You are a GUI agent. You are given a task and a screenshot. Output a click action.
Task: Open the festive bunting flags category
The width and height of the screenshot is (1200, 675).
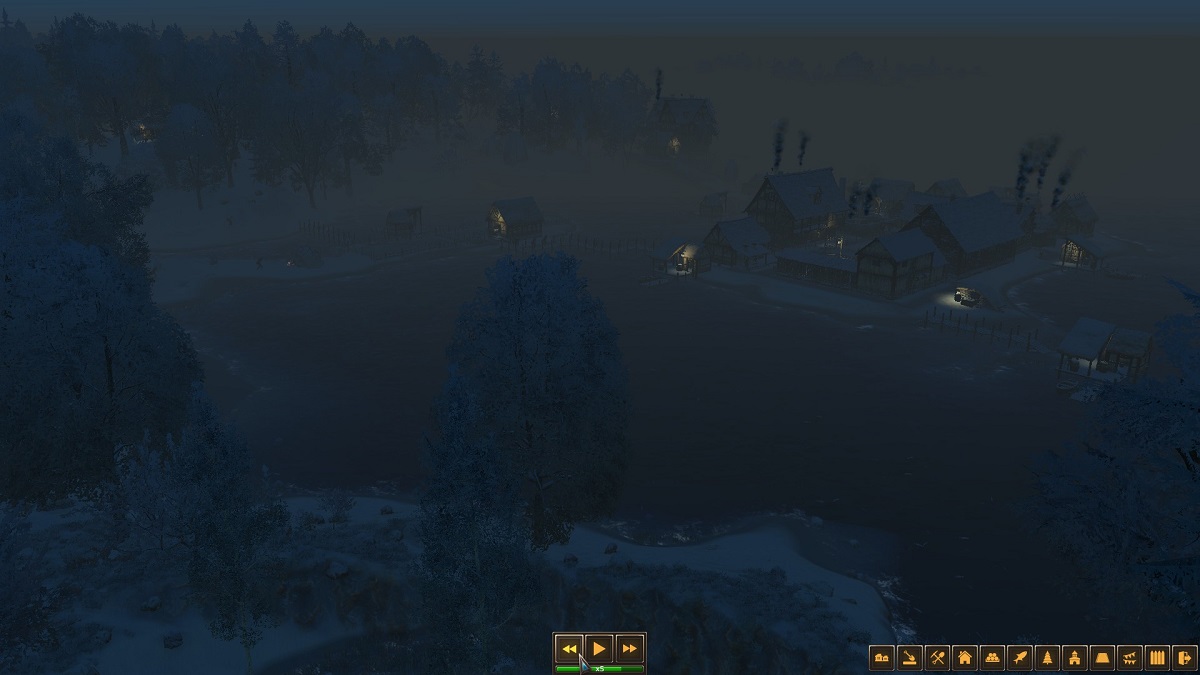point(1130,657)
